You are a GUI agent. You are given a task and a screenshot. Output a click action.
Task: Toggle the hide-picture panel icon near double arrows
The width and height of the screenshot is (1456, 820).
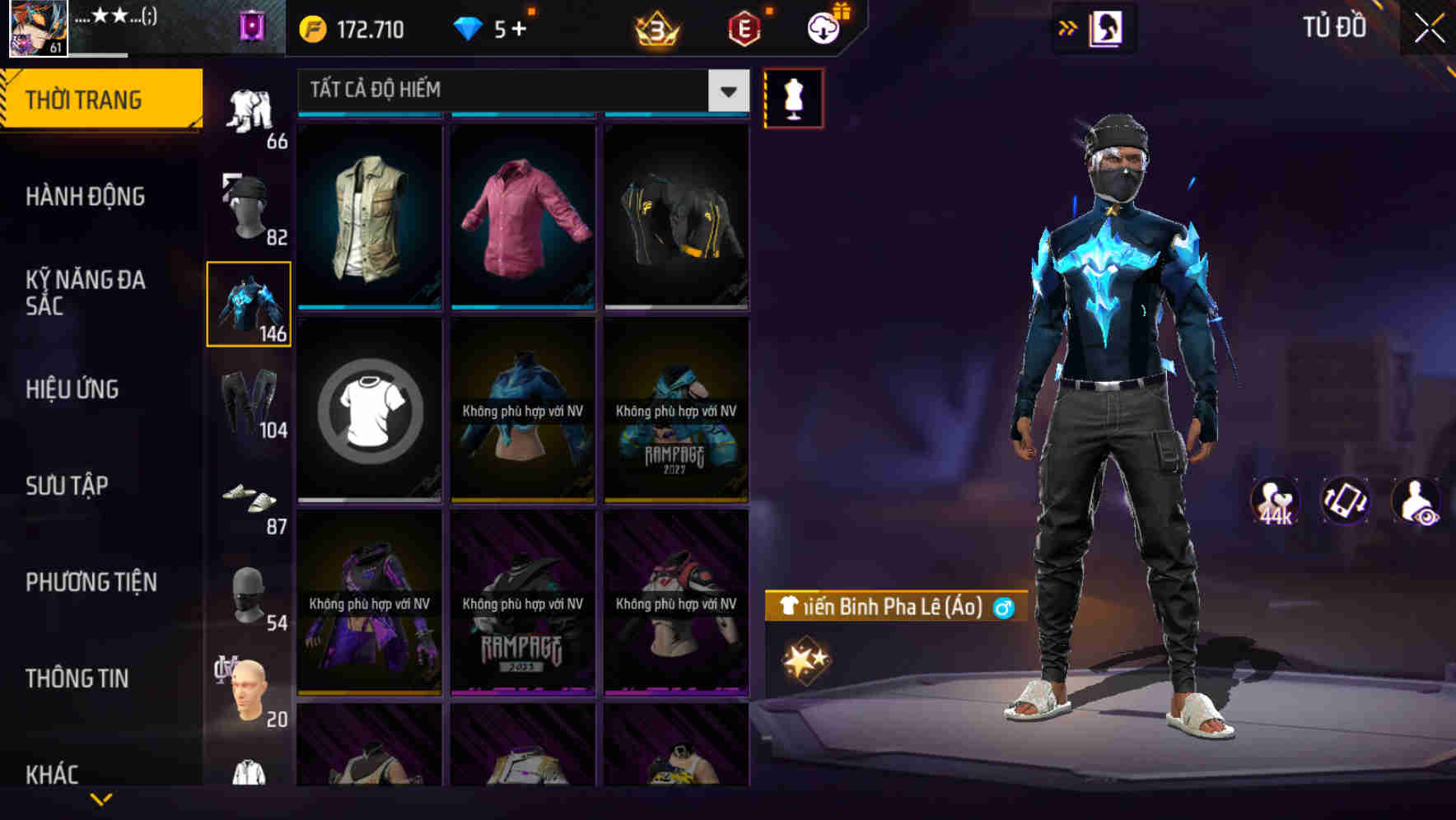1104,28
